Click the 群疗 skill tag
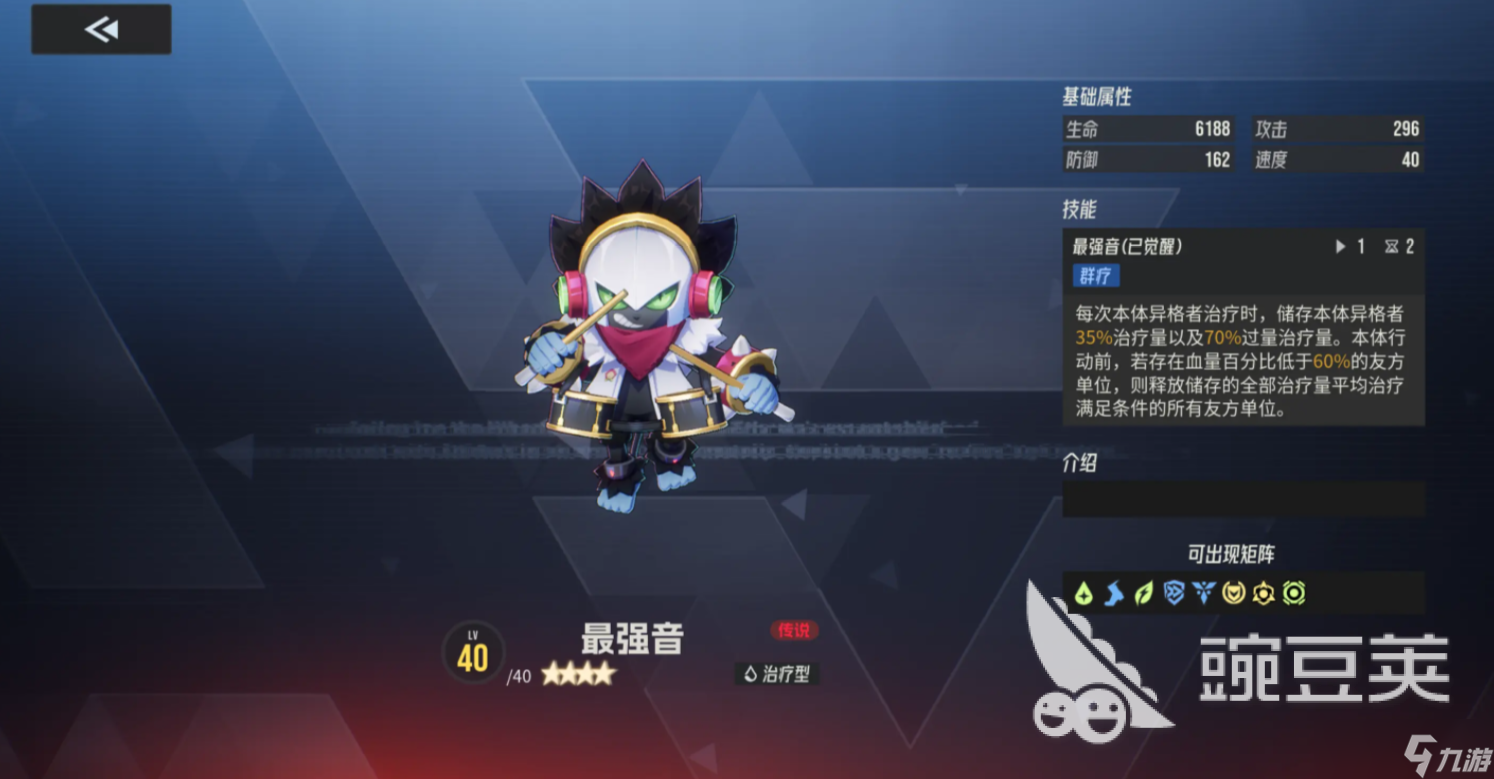This screenshot has width=1494, height=779. 1096,276
